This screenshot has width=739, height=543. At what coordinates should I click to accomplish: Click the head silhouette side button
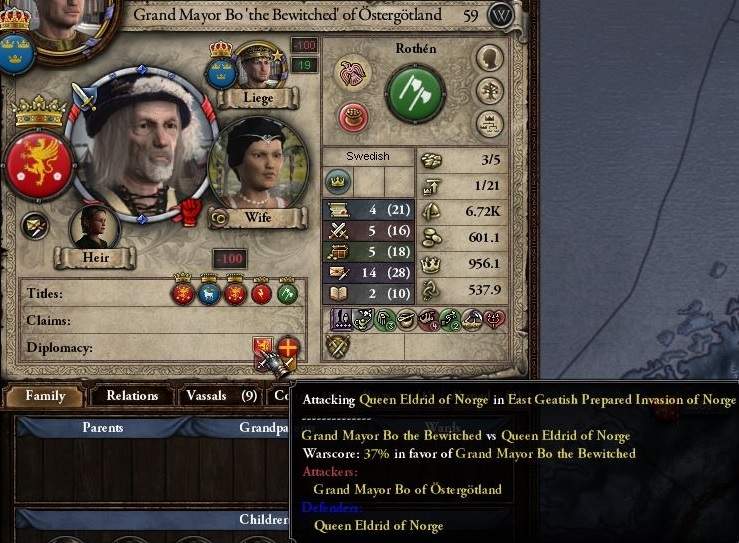point(489,58)
